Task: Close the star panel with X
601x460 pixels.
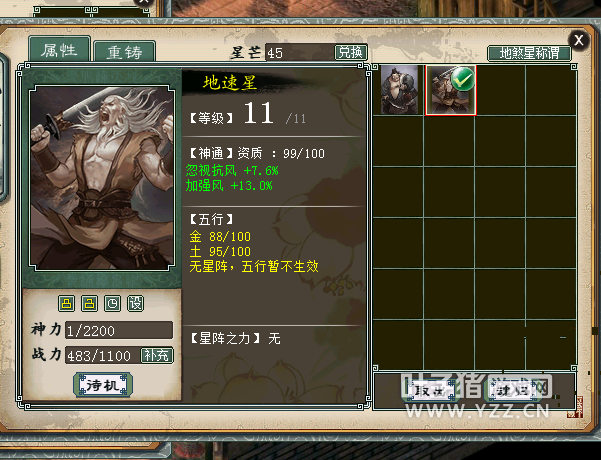Action: [579, 40]
